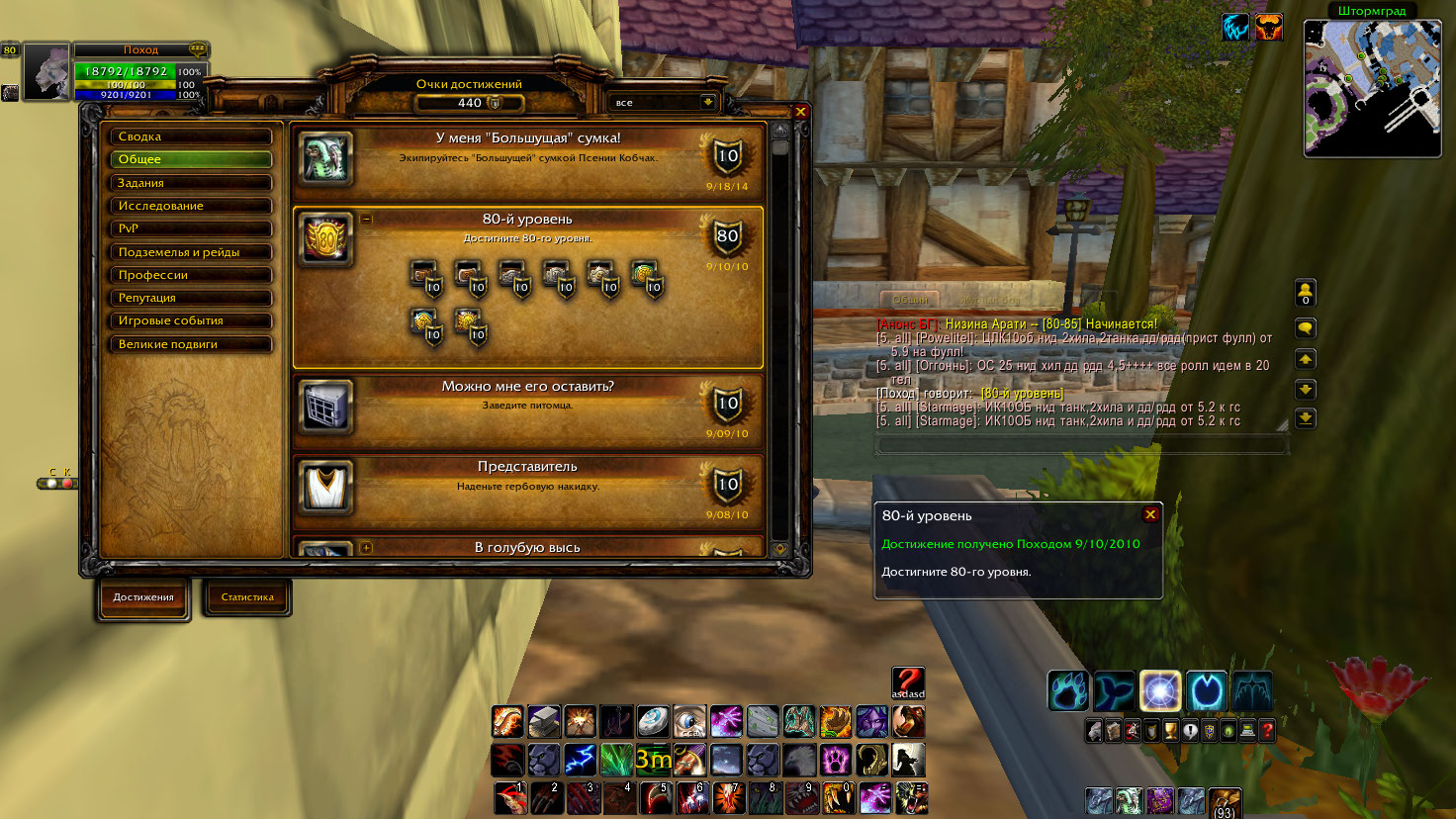Collapse the 80-й уровень achievement entry
Image resolution: width=1456 pixels, height=819 pixels.
click(x=367, y=219)
